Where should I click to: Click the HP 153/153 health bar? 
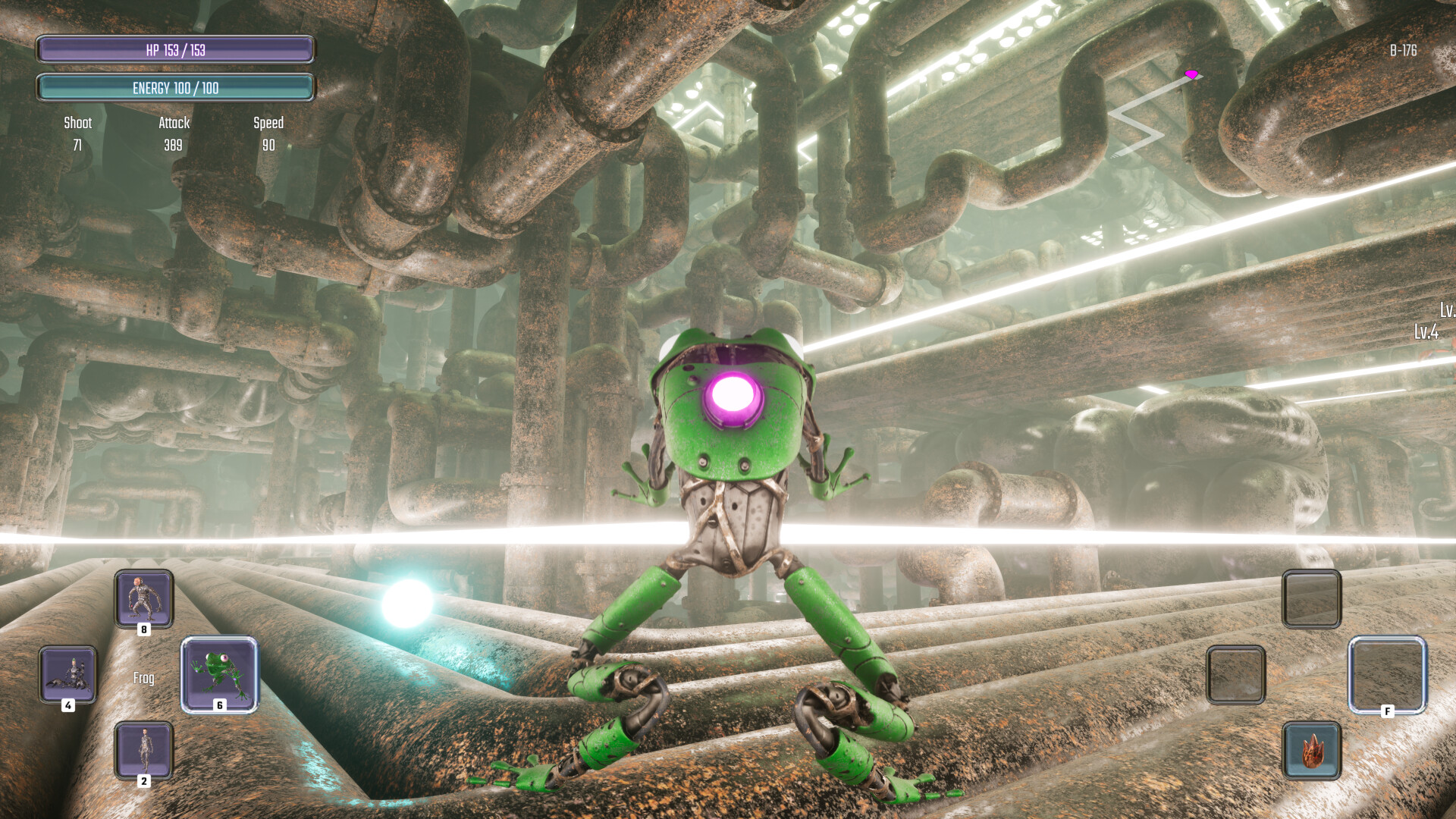pyautogui.click(x=176, y=50)
